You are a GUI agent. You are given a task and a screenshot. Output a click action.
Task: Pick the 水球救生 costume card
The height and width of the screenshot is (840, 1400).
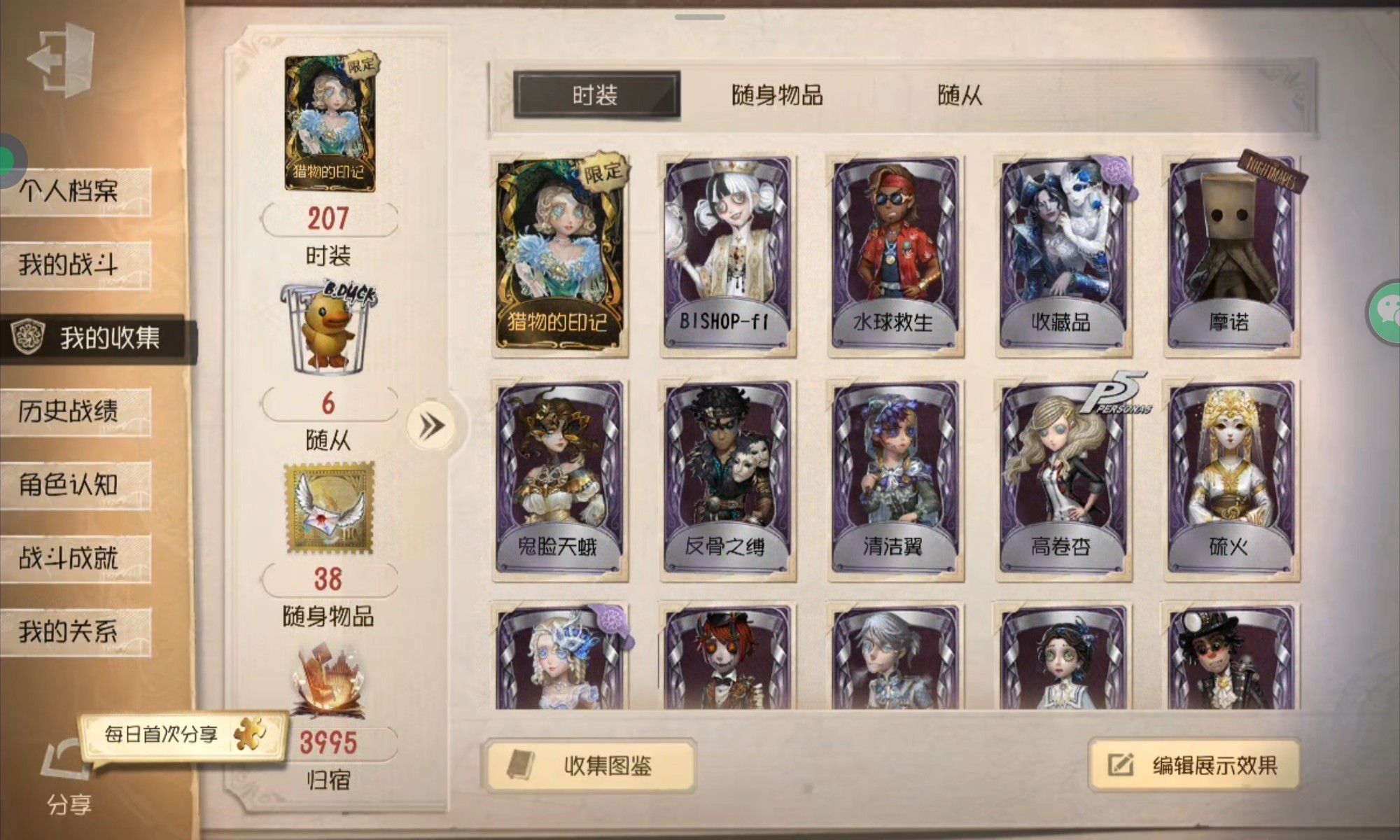(x=895, y=255)
